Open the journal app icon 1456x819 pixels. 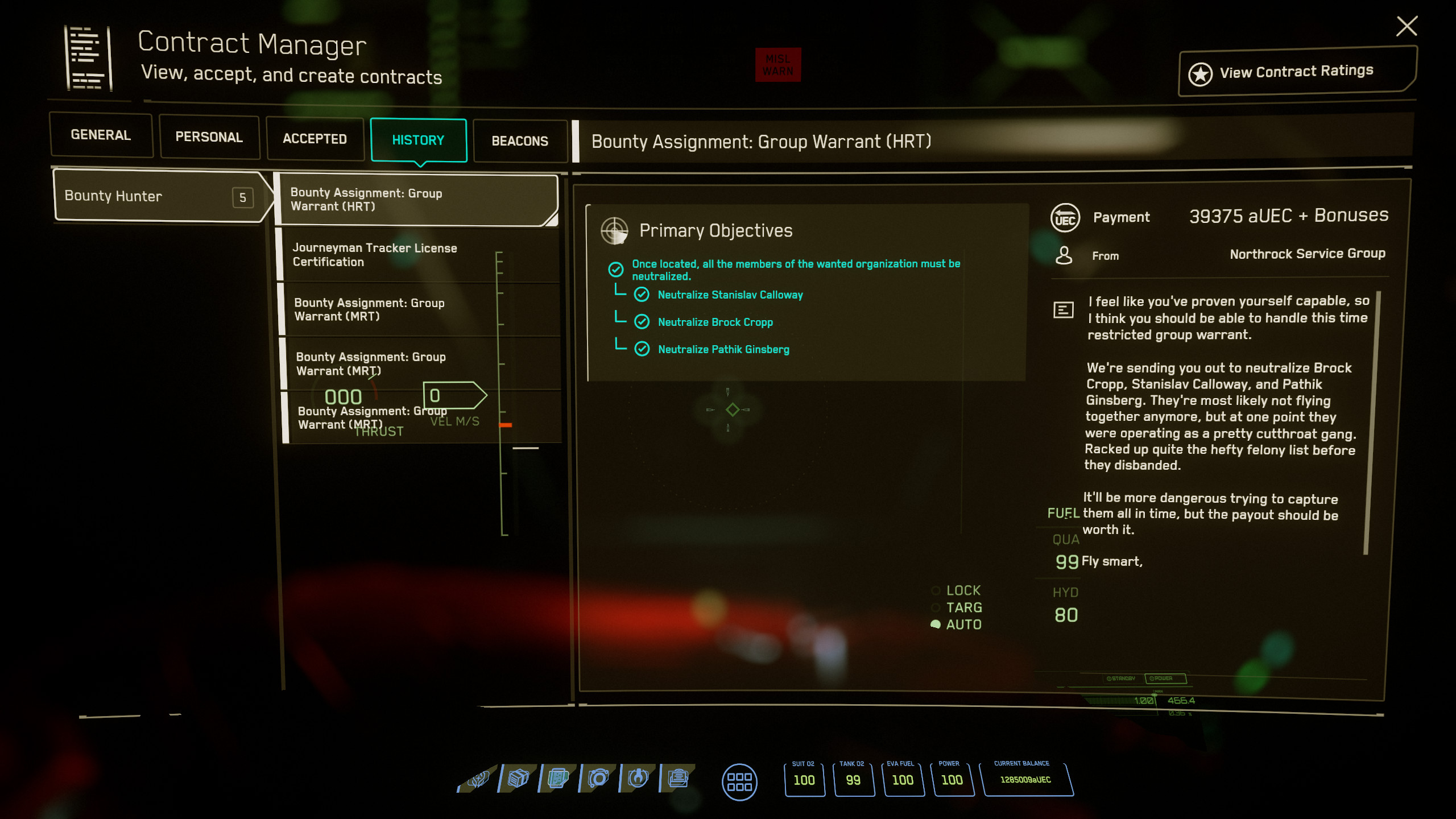pyautogui.click(x=678, y=777)
